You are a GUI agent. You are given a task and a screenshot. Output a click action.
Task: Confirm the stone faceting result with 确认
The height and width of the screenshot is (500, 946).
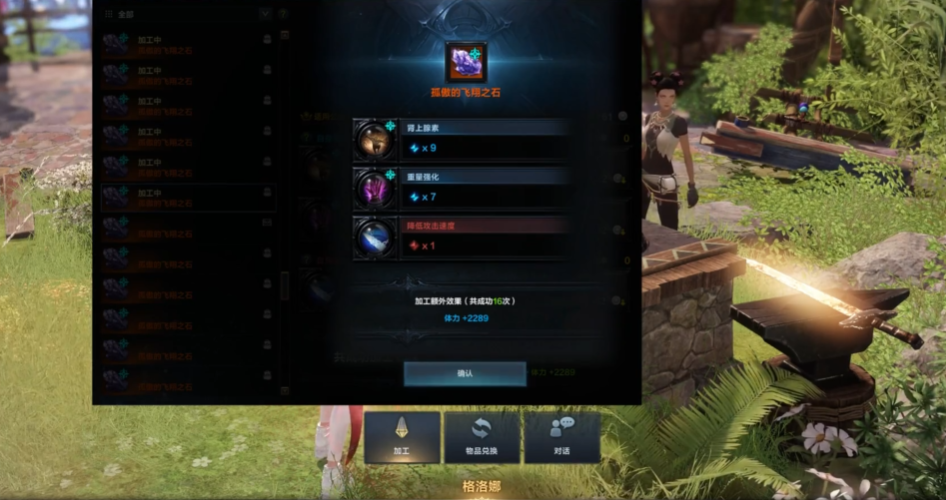tap(465, 373)
